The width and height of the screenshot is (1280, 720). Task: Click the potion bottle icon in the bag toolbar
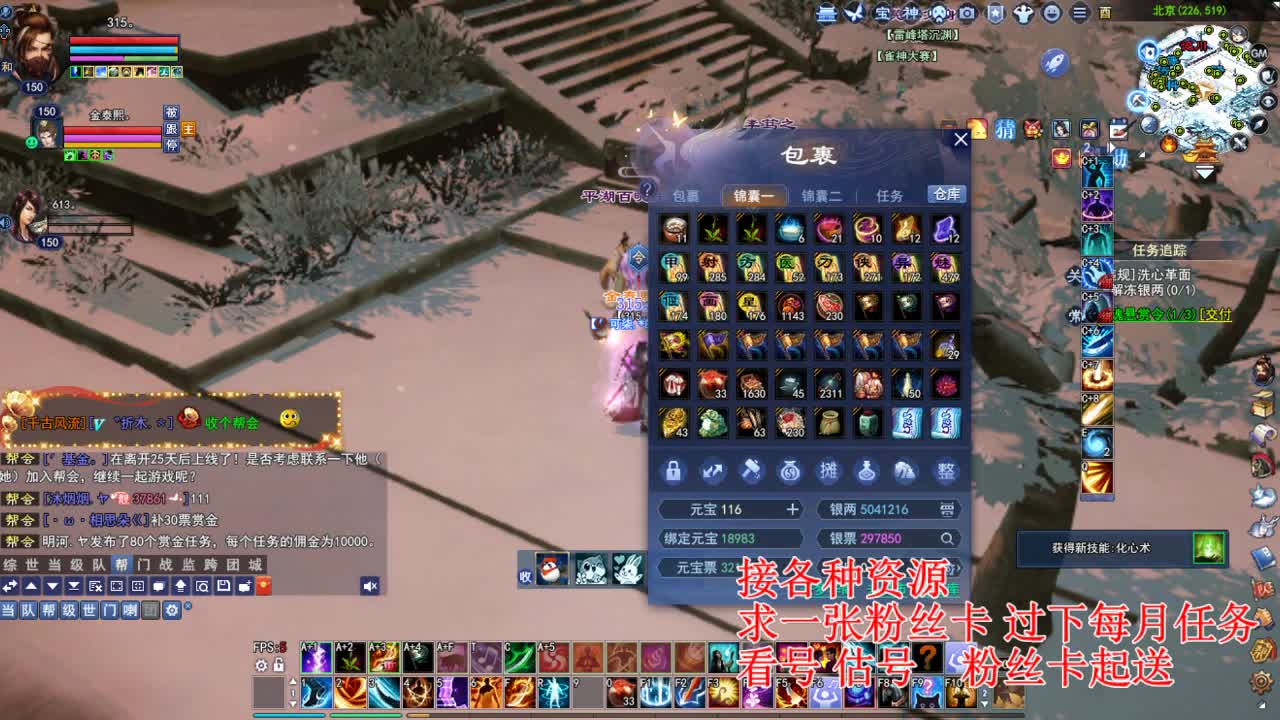pos(868,470)
